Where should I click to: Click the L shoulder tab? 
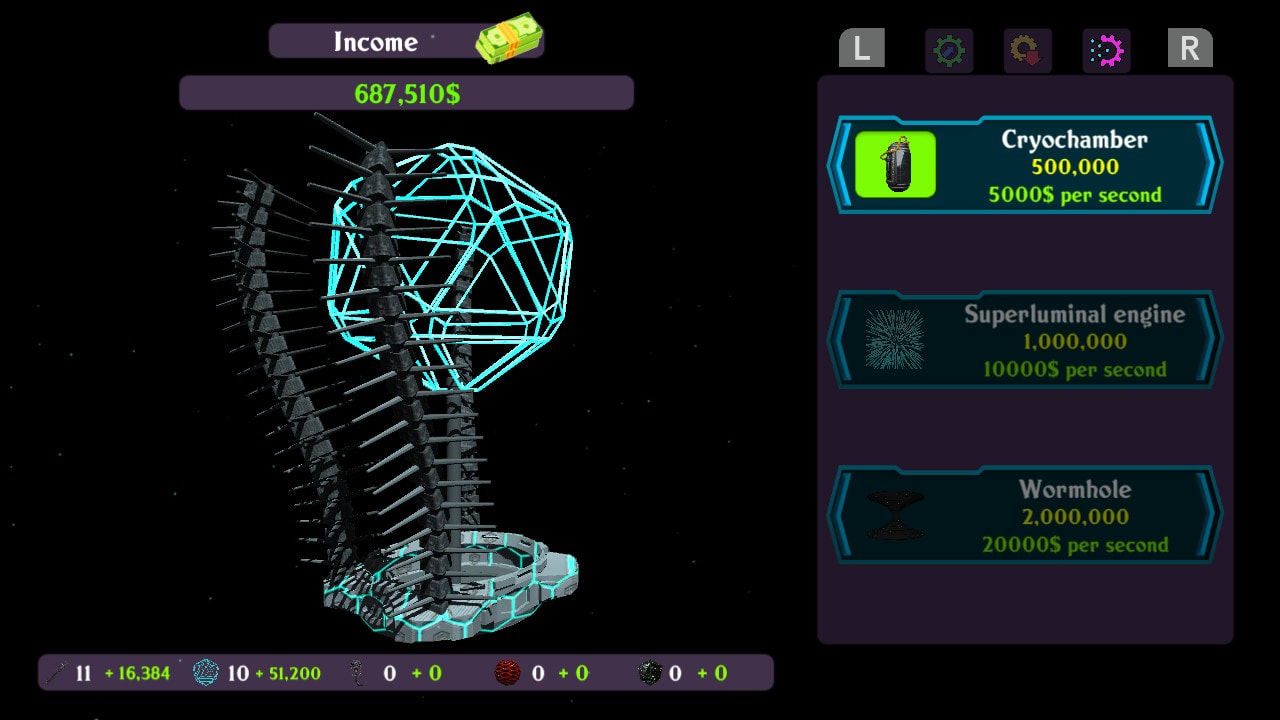click(861, 48)
